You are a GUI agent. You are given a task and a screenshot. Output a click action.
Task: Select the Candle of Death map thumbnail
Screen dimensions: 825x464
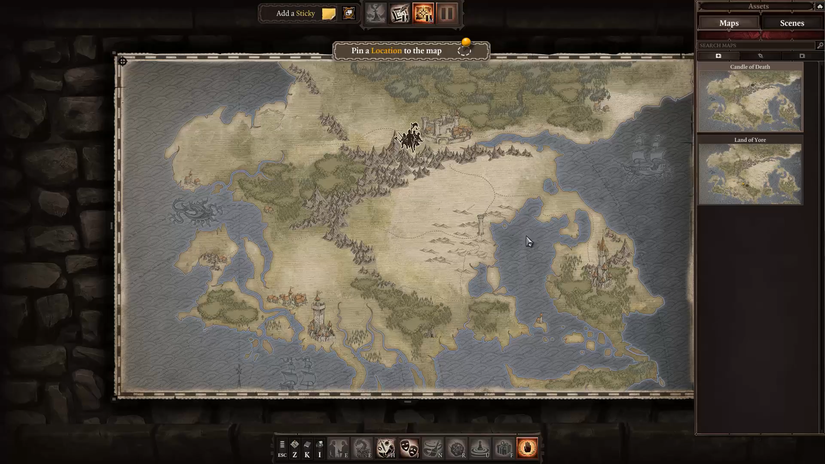(x=749, y=98)
